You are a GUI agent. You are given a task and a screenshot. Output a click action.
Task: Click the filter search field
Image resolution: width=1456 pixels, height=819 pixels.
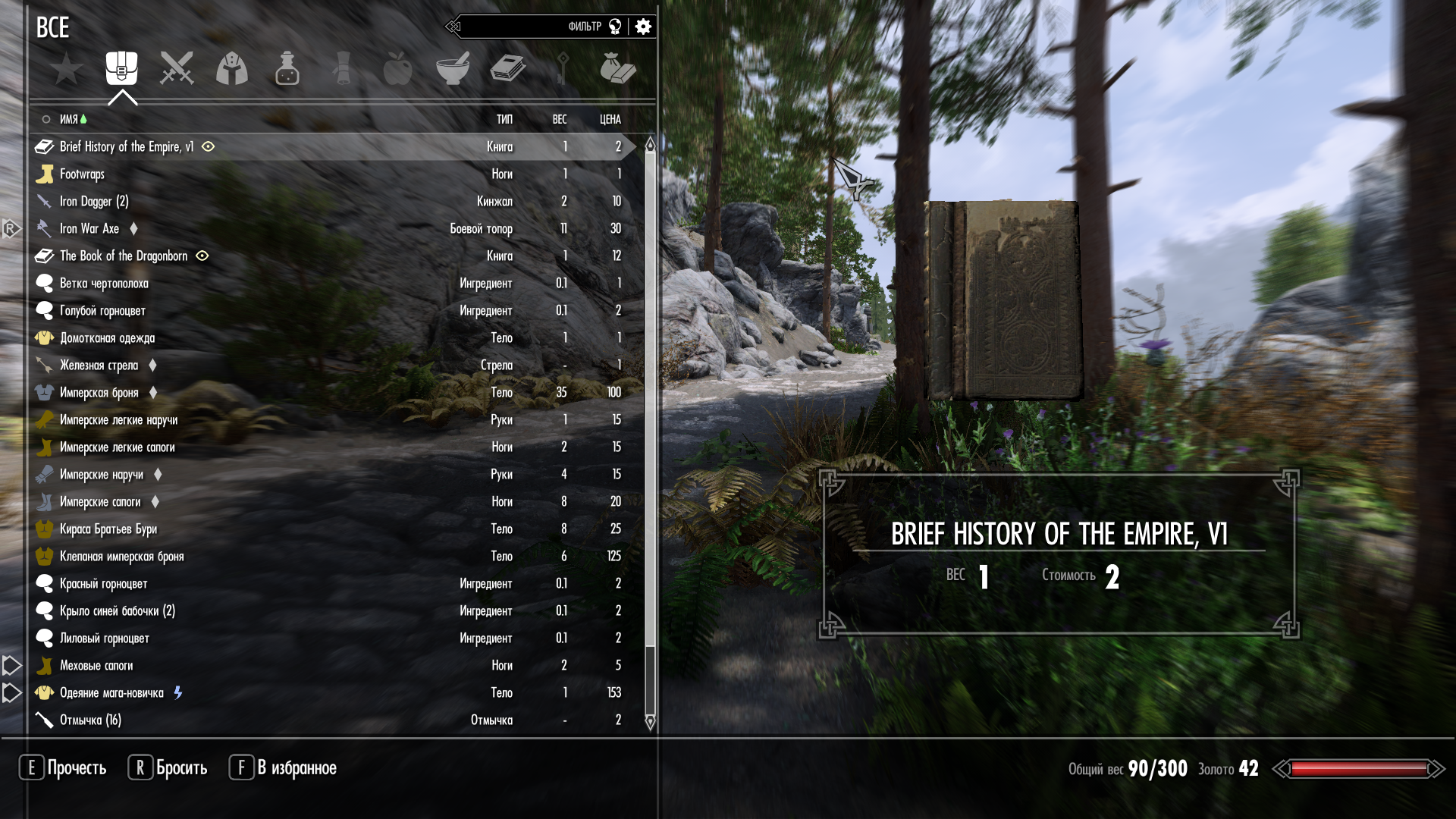[x=523, y=27]
